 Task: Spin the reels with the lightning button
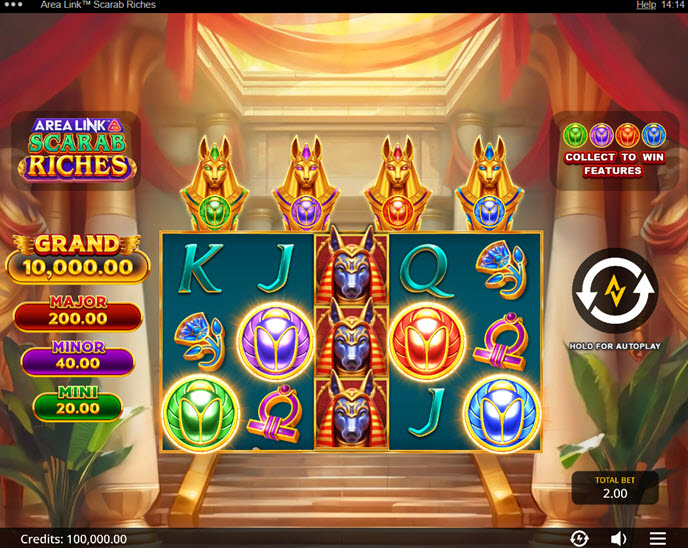(x=614, y=291)
